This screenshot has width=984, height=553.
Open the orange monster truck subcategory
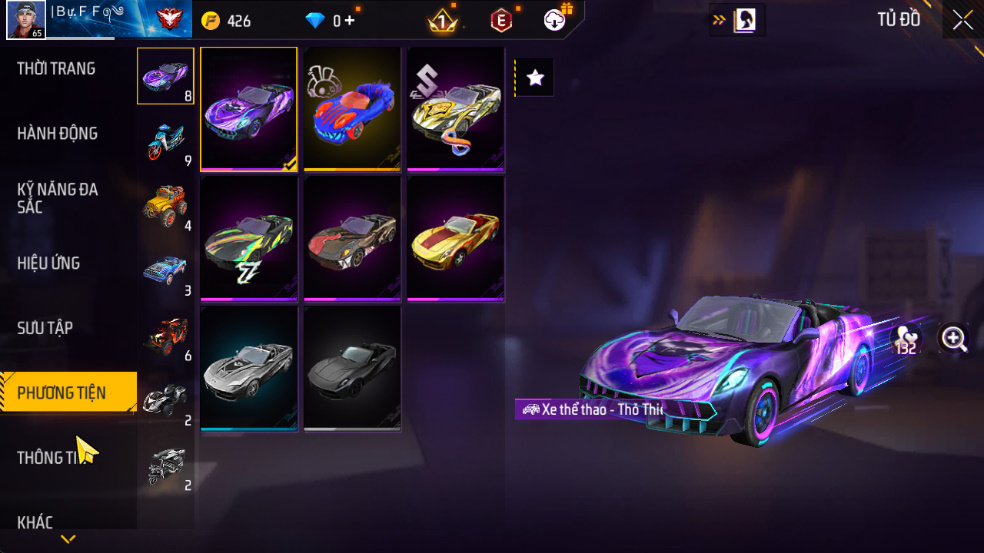coord(165,205)
